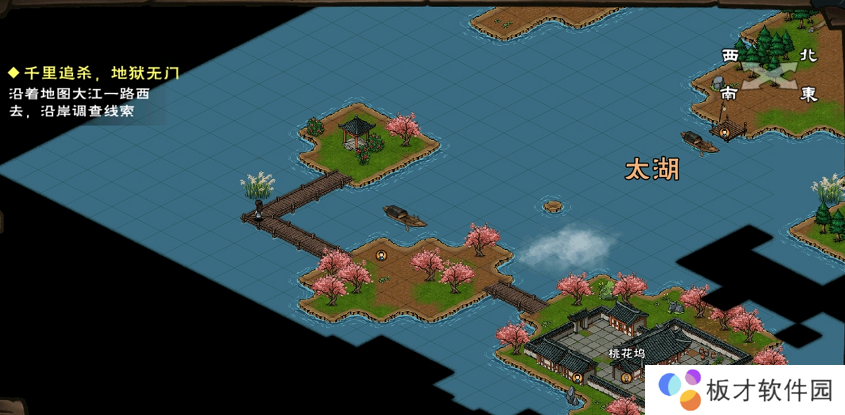Open the 千里追杀，地狱无门 quest tracker
Image resolution: width=845 pixels, height=415 pixels.
[x=94, y=73]
